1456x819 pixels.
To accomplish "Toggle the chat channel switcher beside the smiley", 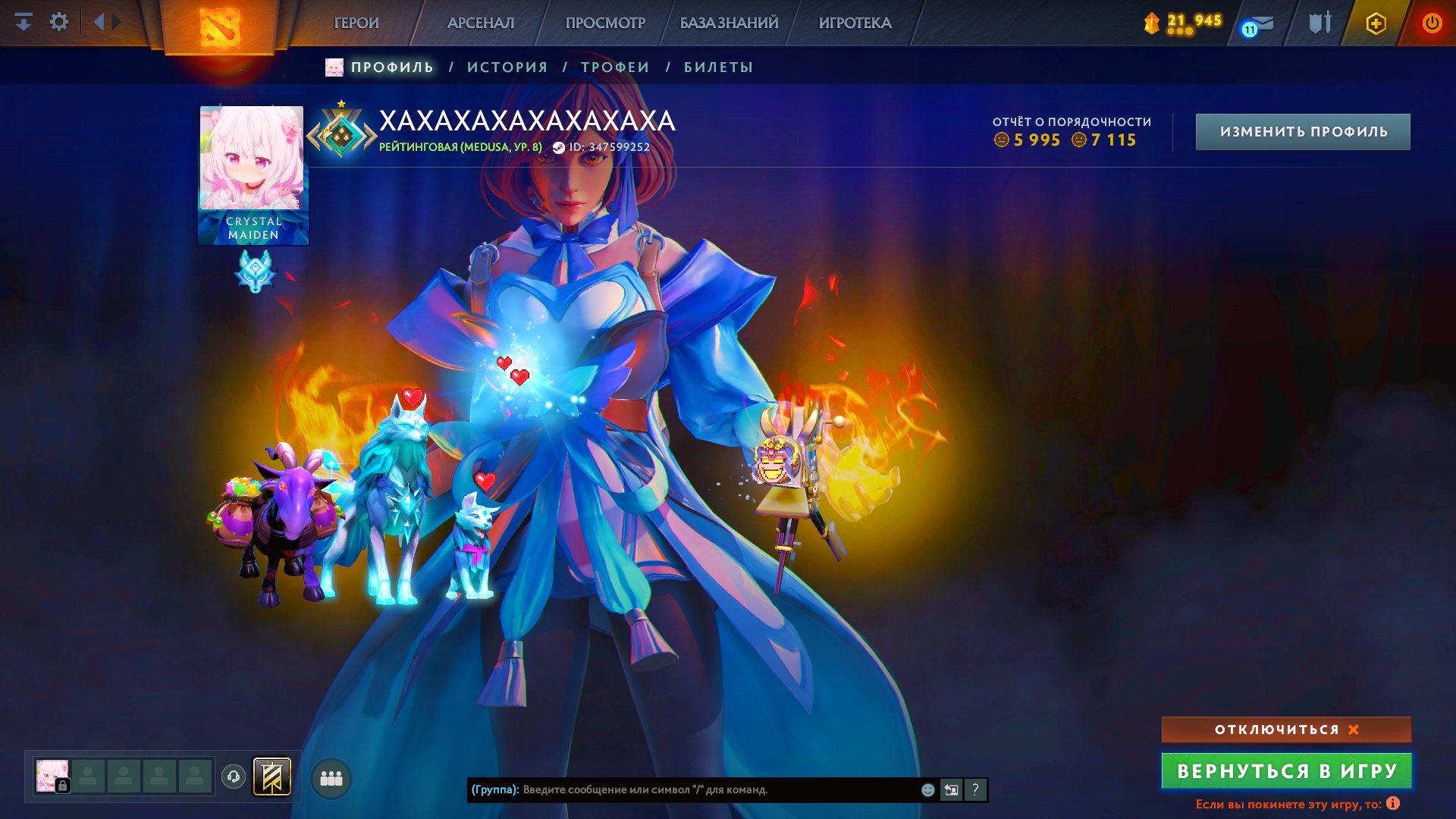I will 952,790.
